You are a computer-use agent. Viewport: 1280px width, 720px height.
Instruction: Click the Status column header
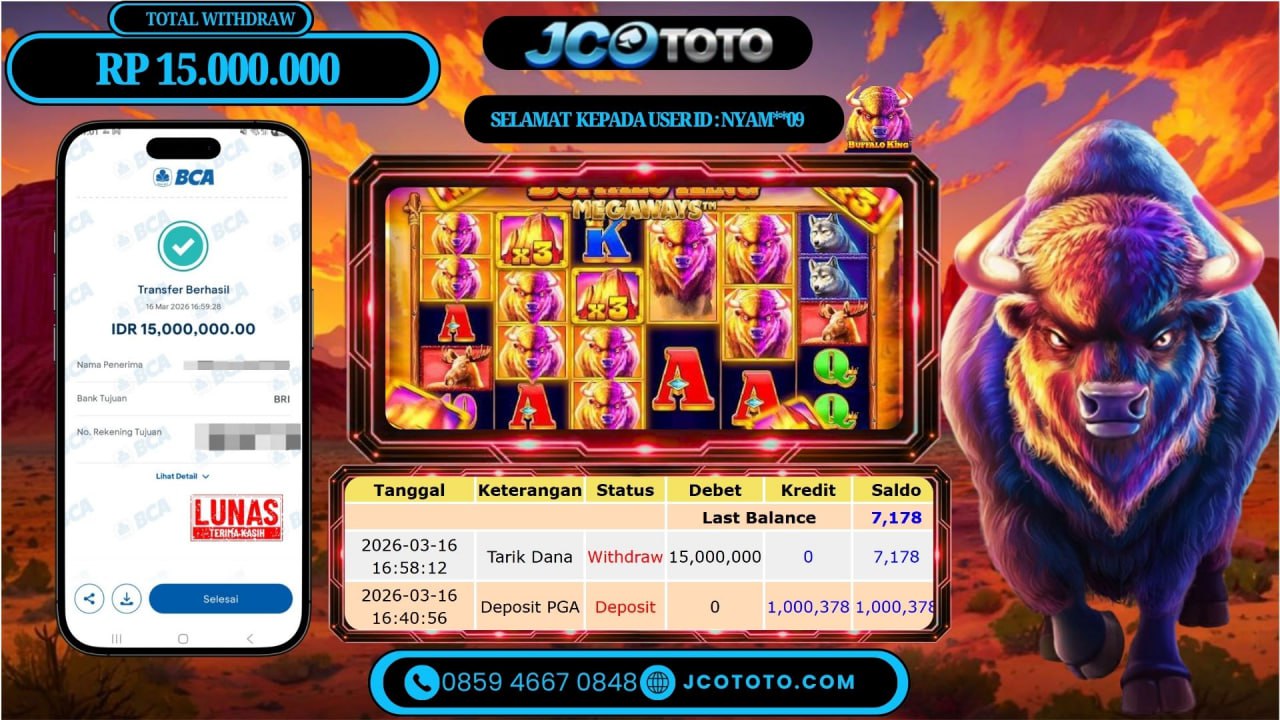click(624, 490)
